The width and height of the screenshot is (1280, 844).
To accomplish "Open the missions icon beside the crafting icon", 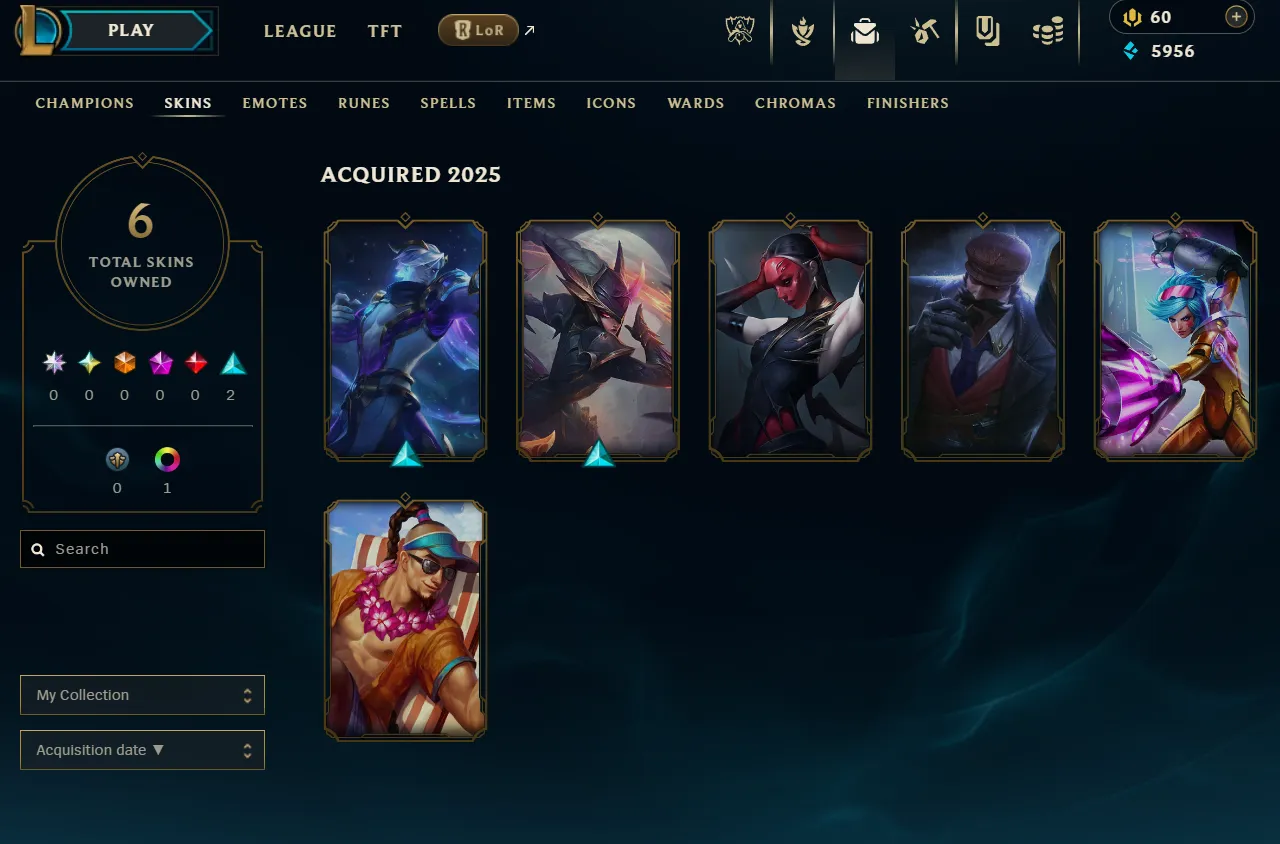I will tap(988, 31).
